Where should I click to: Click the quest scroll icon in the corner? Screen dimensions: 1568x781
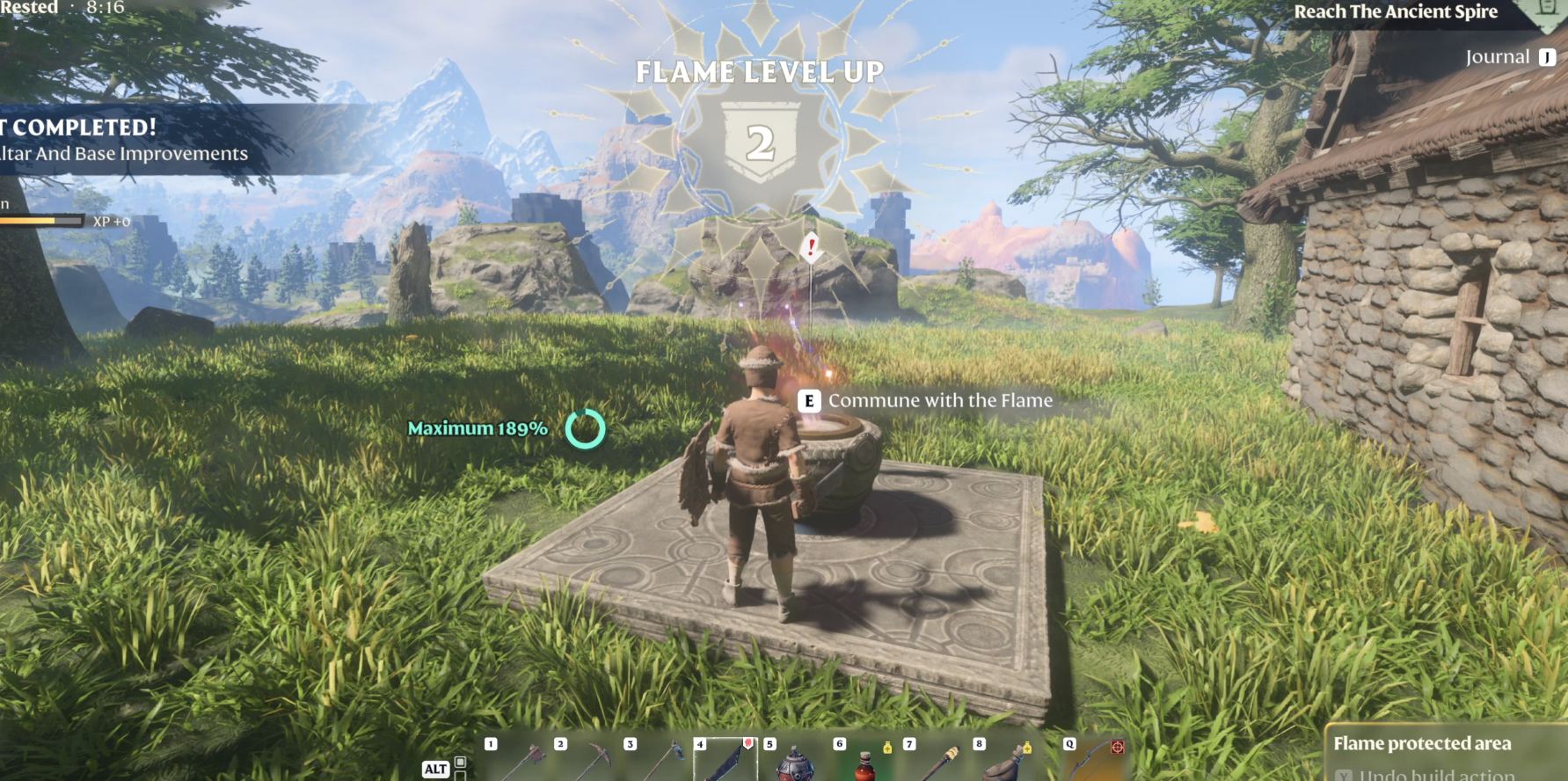click(x=1549, y=11)
